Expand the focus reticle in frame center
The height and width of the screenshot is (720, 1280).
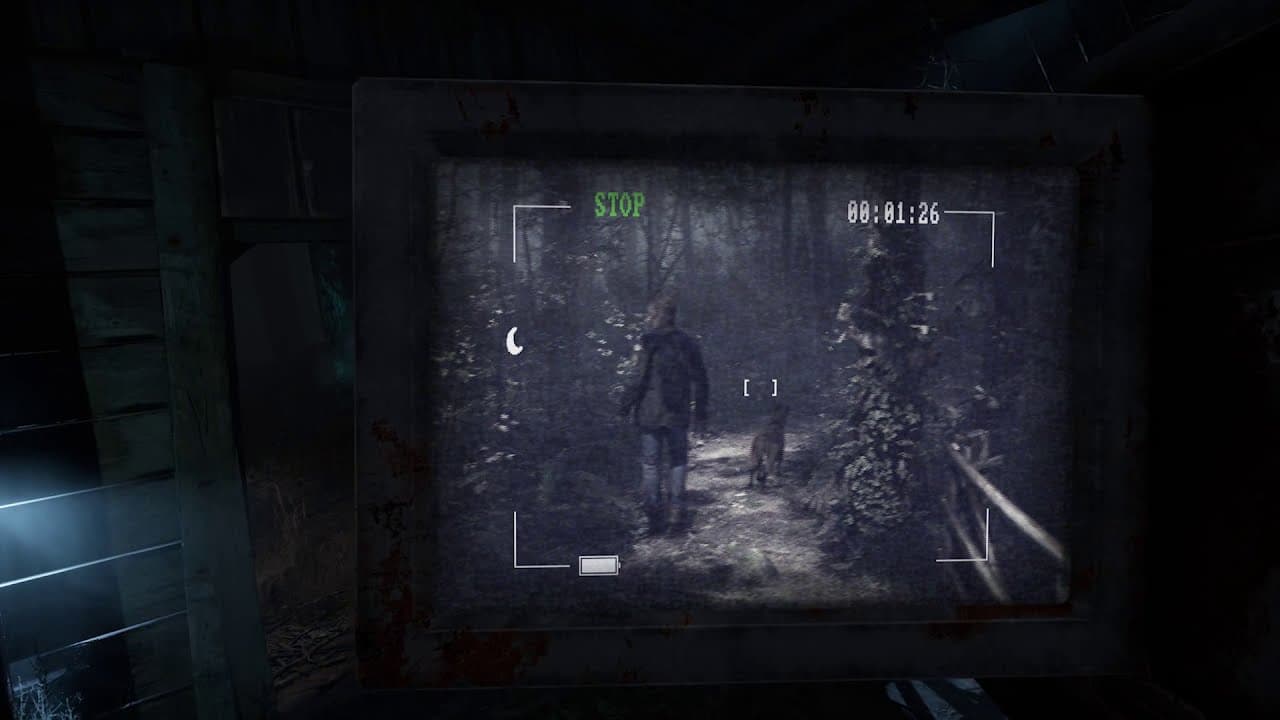pos(759,388)
